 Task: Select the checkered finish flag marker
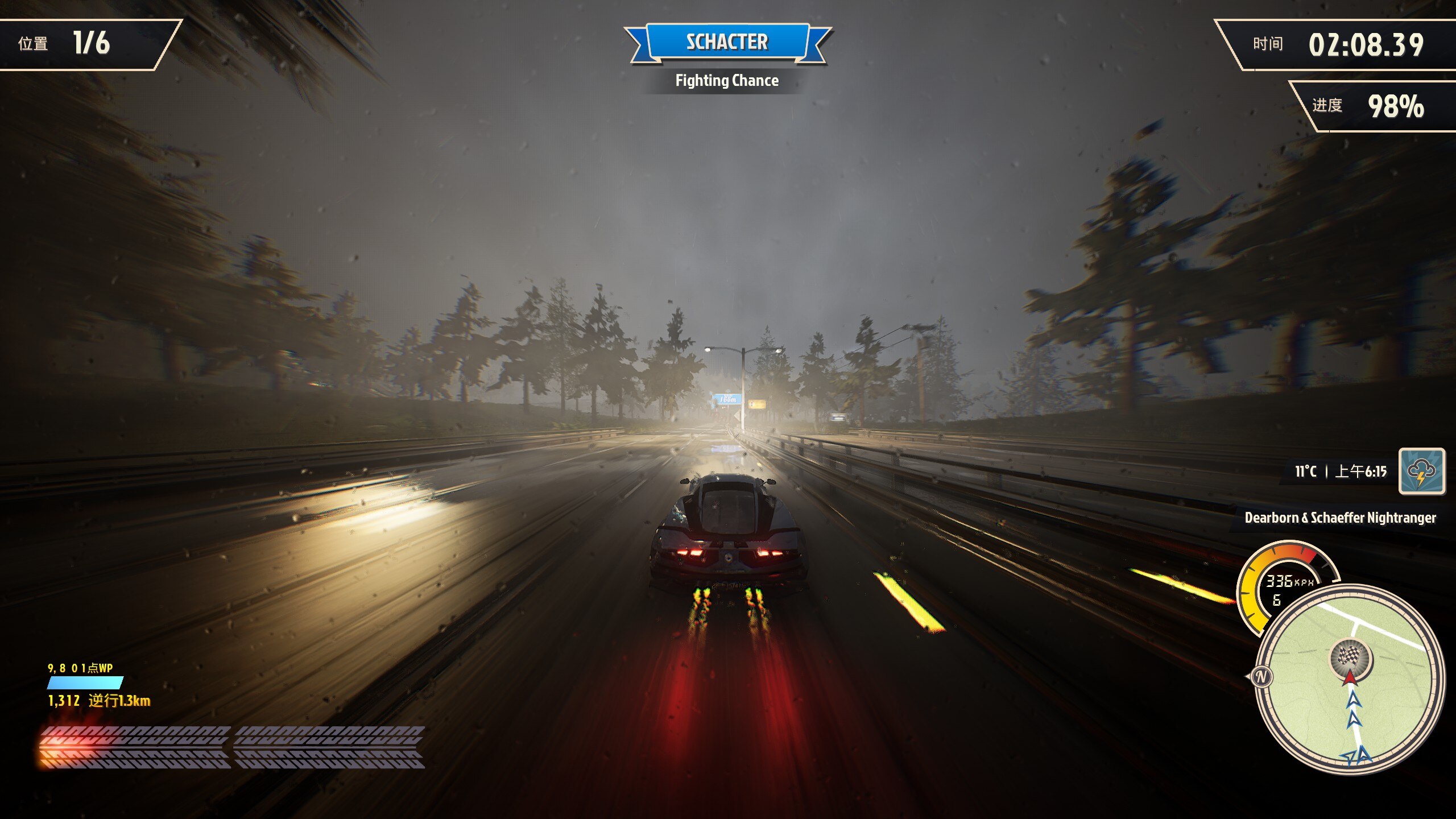click(x=1350, y=657)
